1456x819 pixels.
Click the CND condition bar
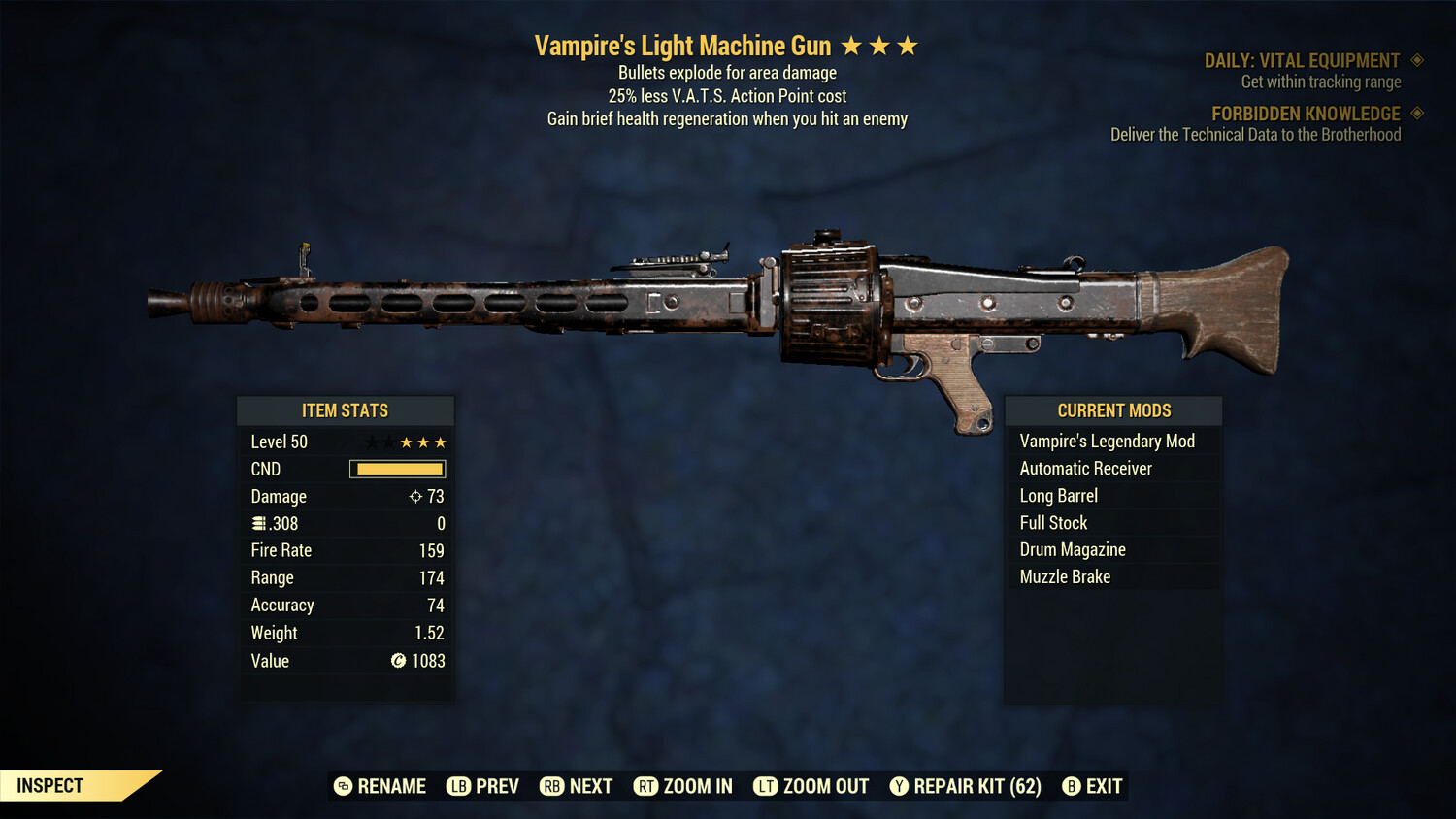click(396, 469)
